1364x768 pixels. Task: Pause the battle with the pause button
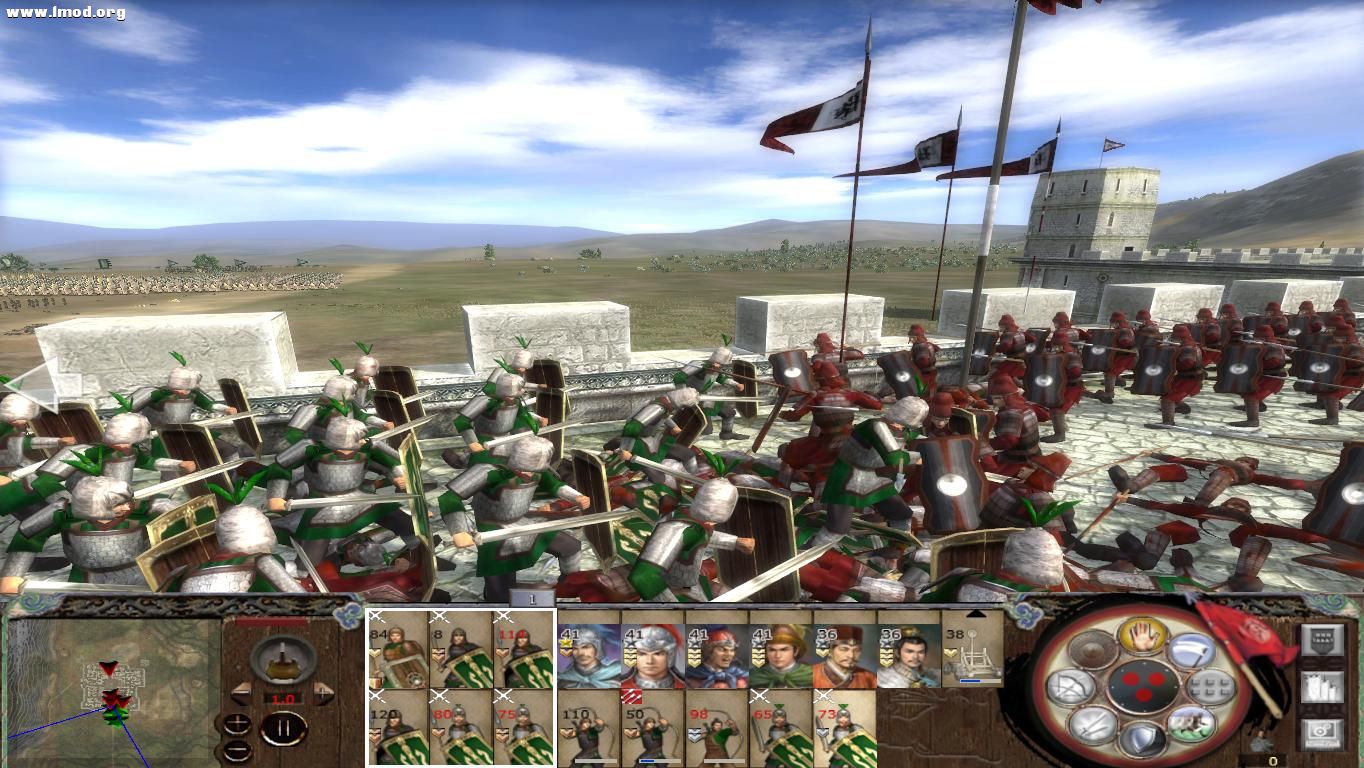pyautogui.click(x=284, y=727)
